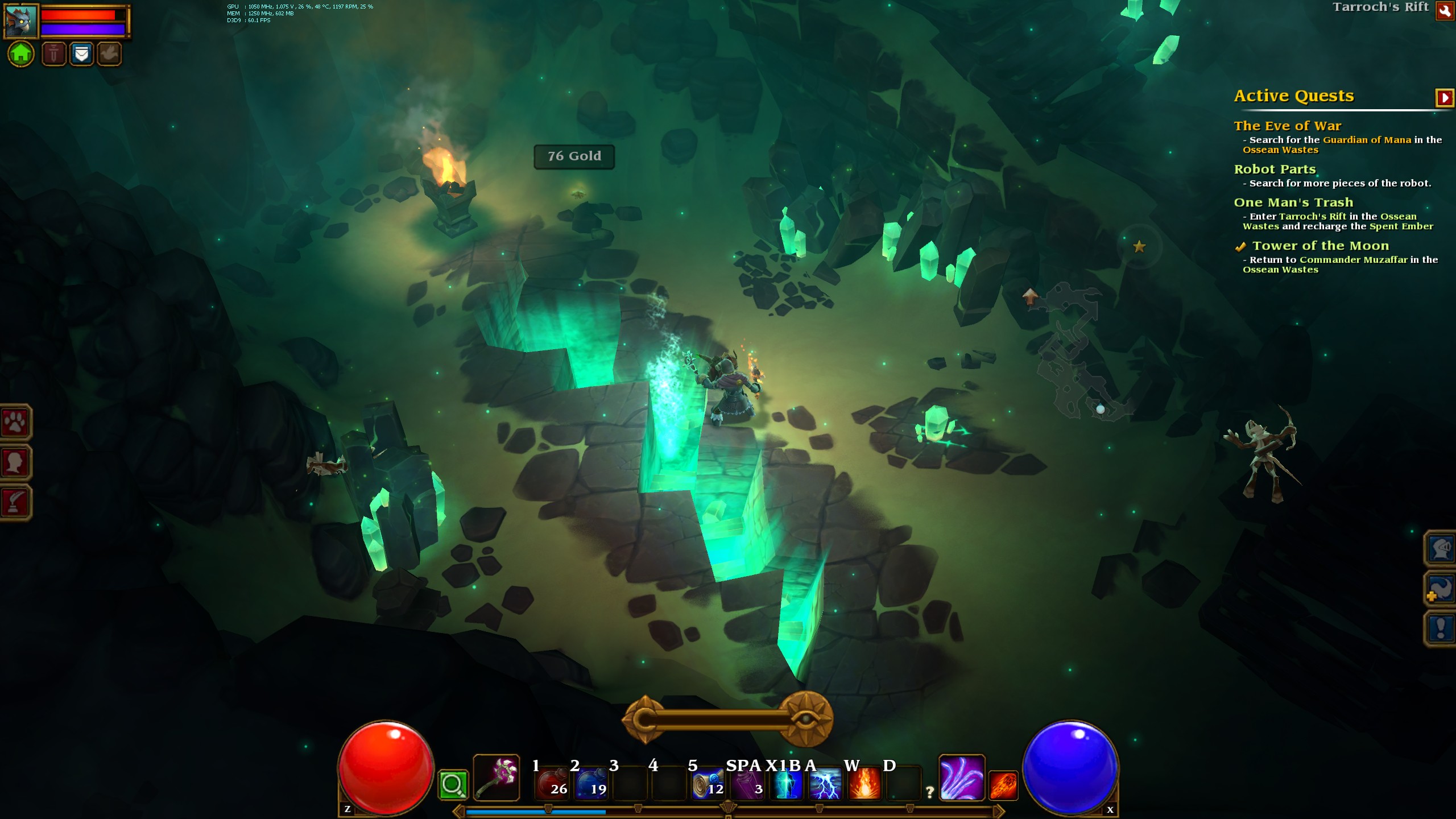Open the character sheet head icon
1456x819 pixels.
(15, 462)
